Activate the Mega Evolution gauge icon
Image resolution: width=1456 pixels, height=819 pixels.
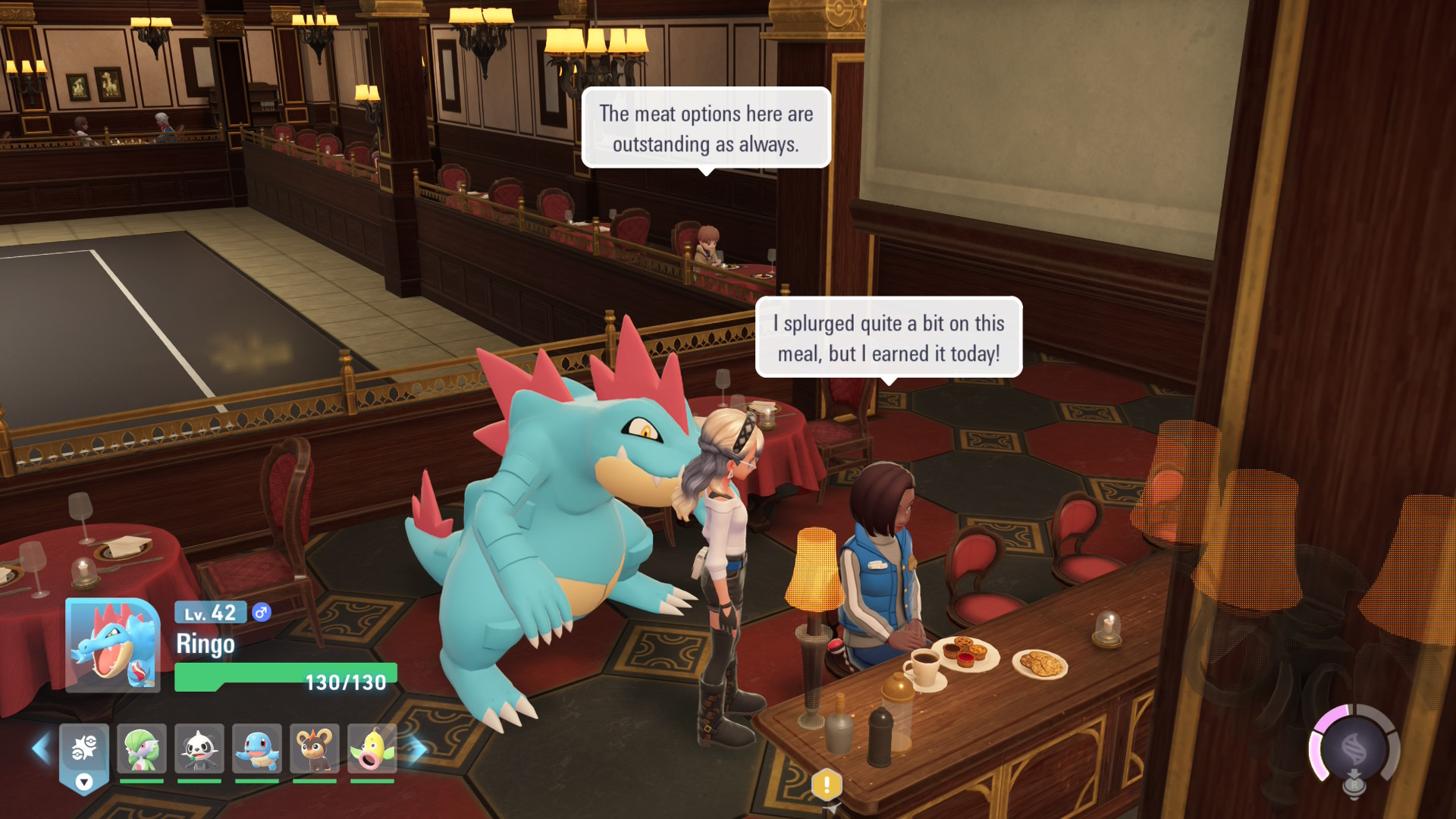pos(1354,751)
